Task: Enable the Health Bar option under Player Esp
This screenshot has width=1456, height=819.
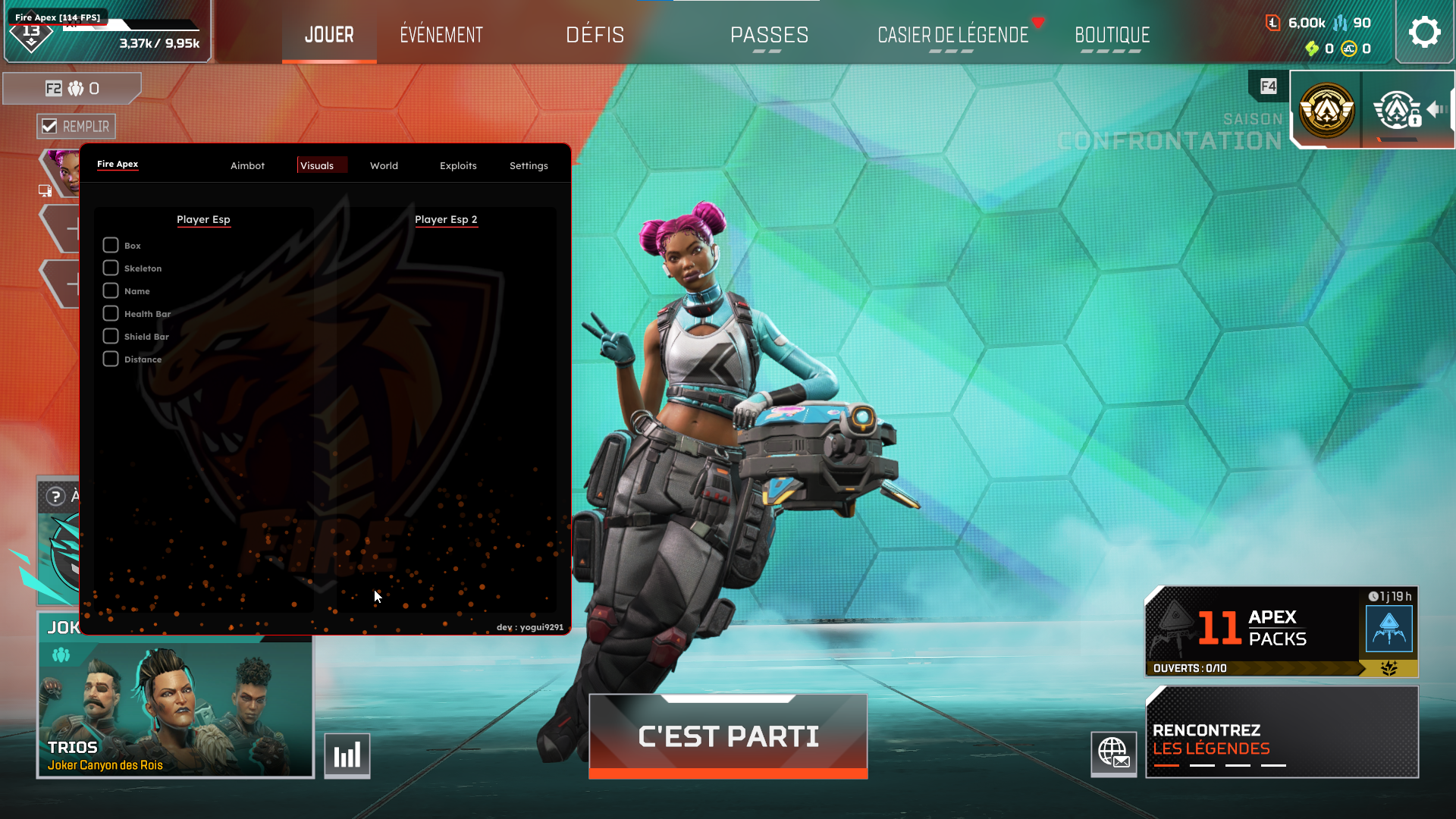Action: pos(109,313)
